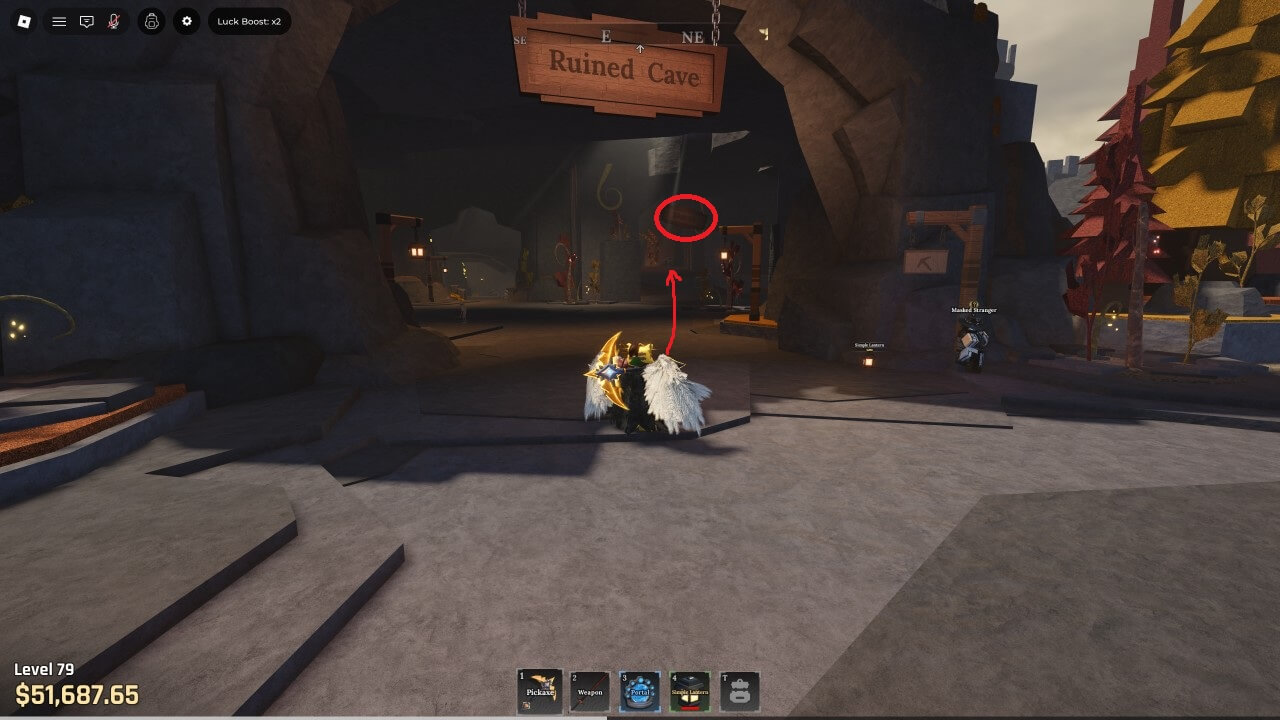Select the Pickaxe hotbar slot
The height and width of the screenshot is (720, 1280).
pos(538,691)
